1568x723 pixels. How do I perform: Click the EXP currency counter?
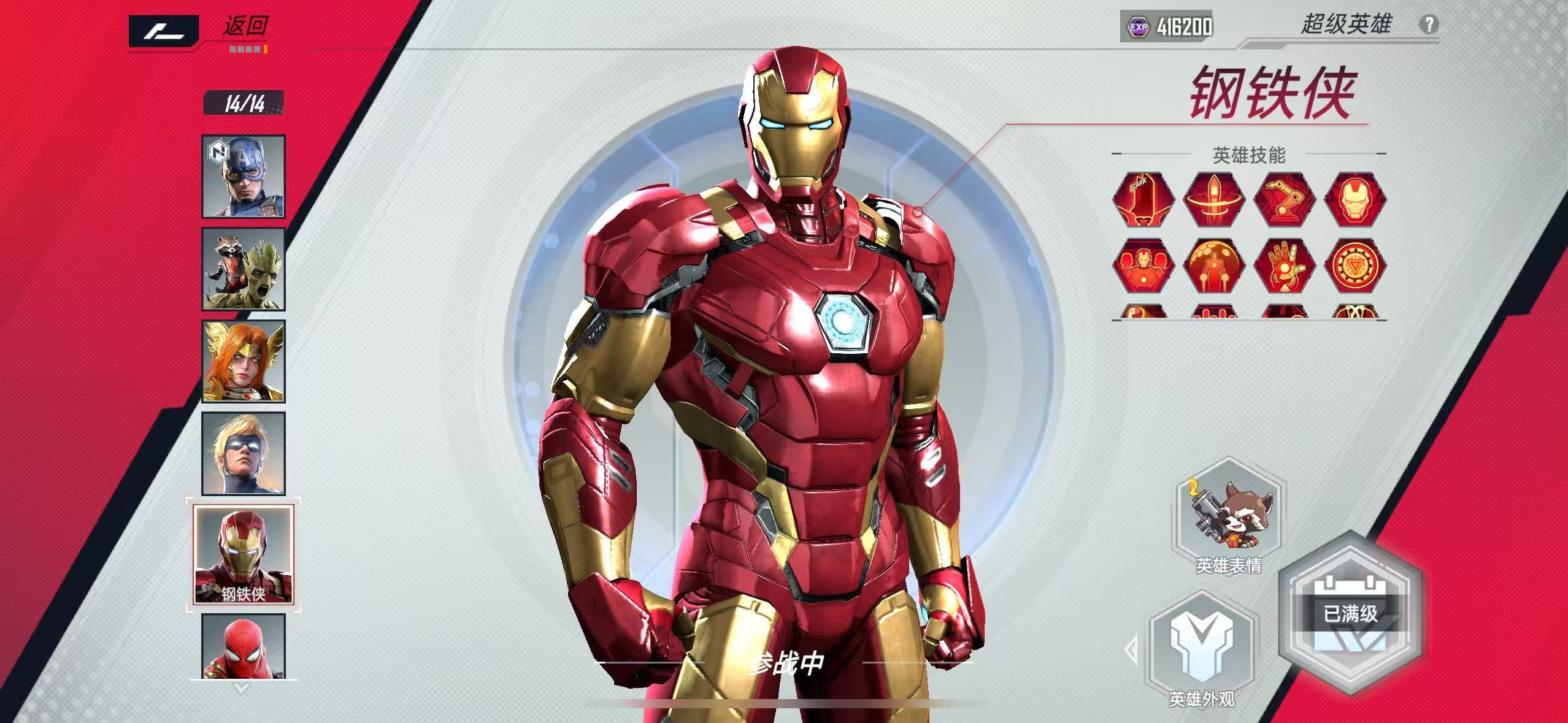click(x=1167, y=26)
